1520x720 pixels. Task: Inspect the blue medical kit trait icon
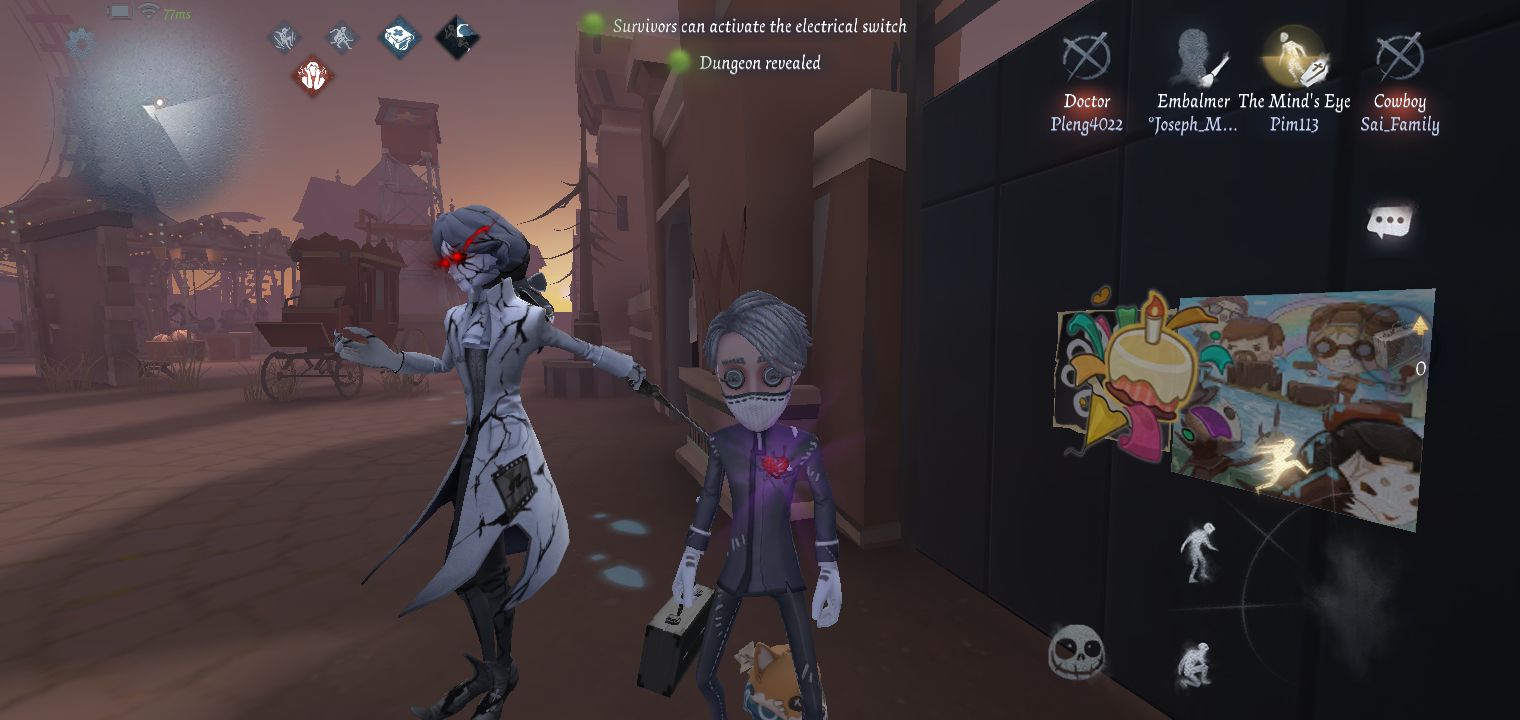point(398,38)
